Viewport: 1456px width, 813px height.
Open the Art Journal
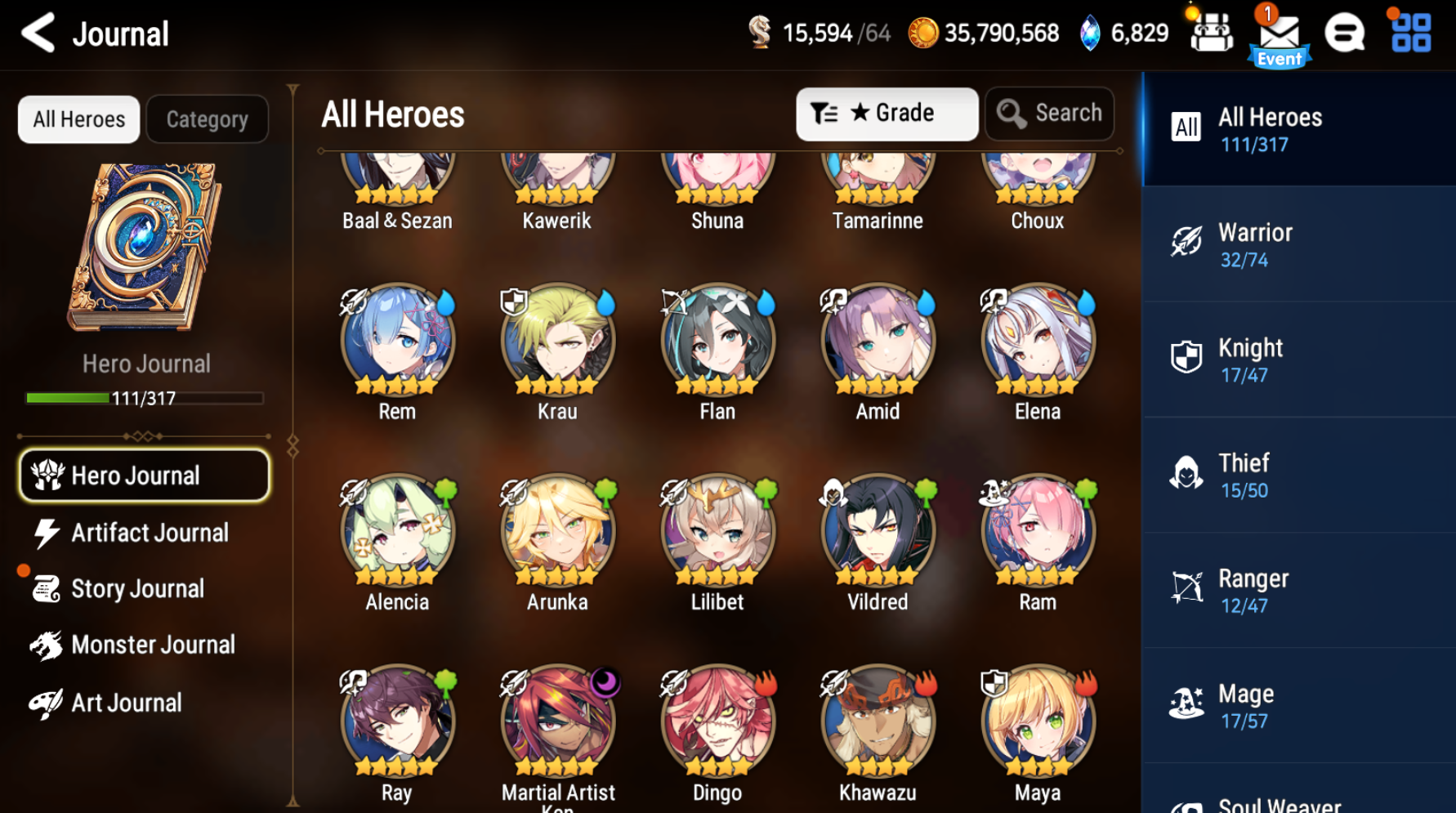pyautogui.click(x=126, y=702)
